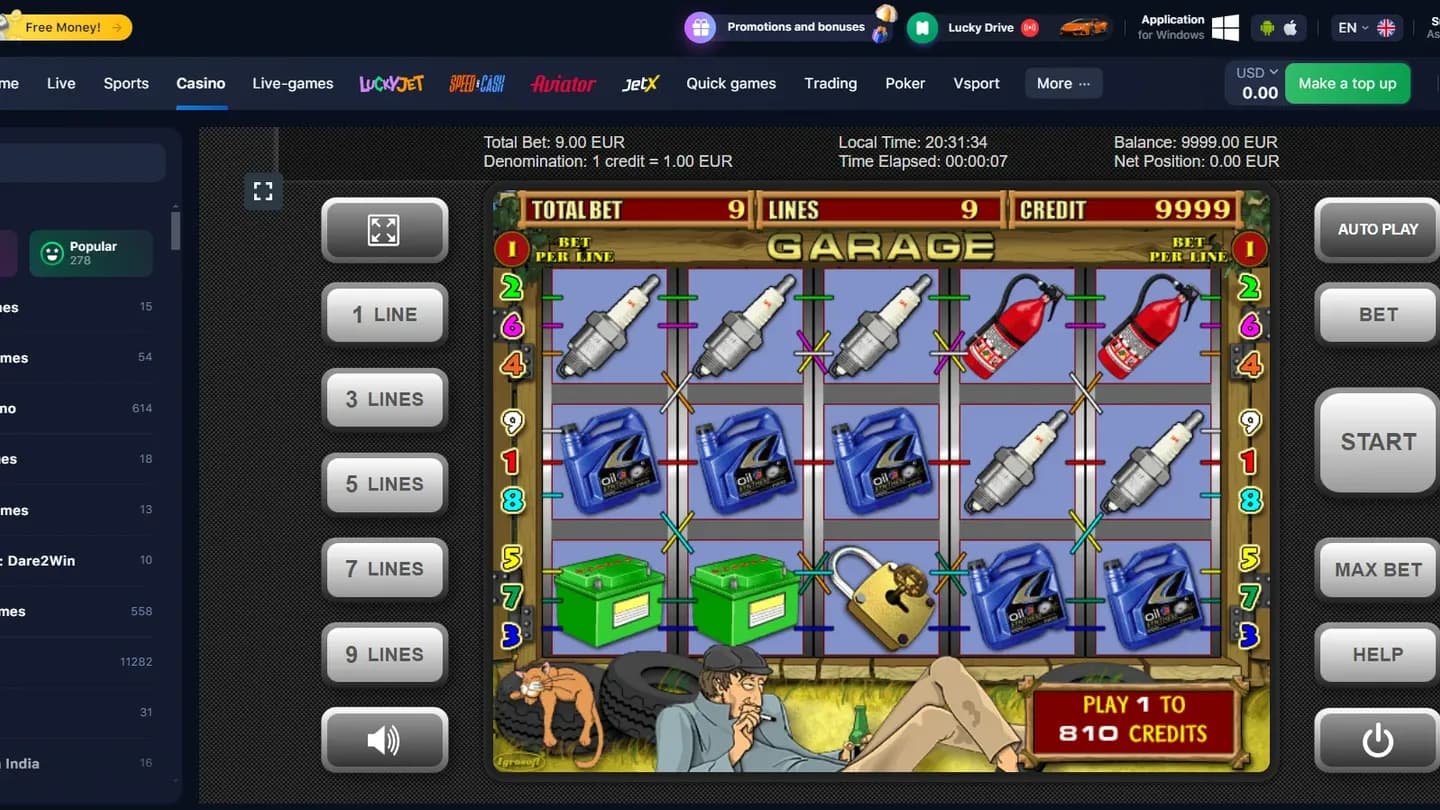Open Promotions and bonuses
Image resolution: width=1440 pixels, height=810 pixels.
click(789, 27)
